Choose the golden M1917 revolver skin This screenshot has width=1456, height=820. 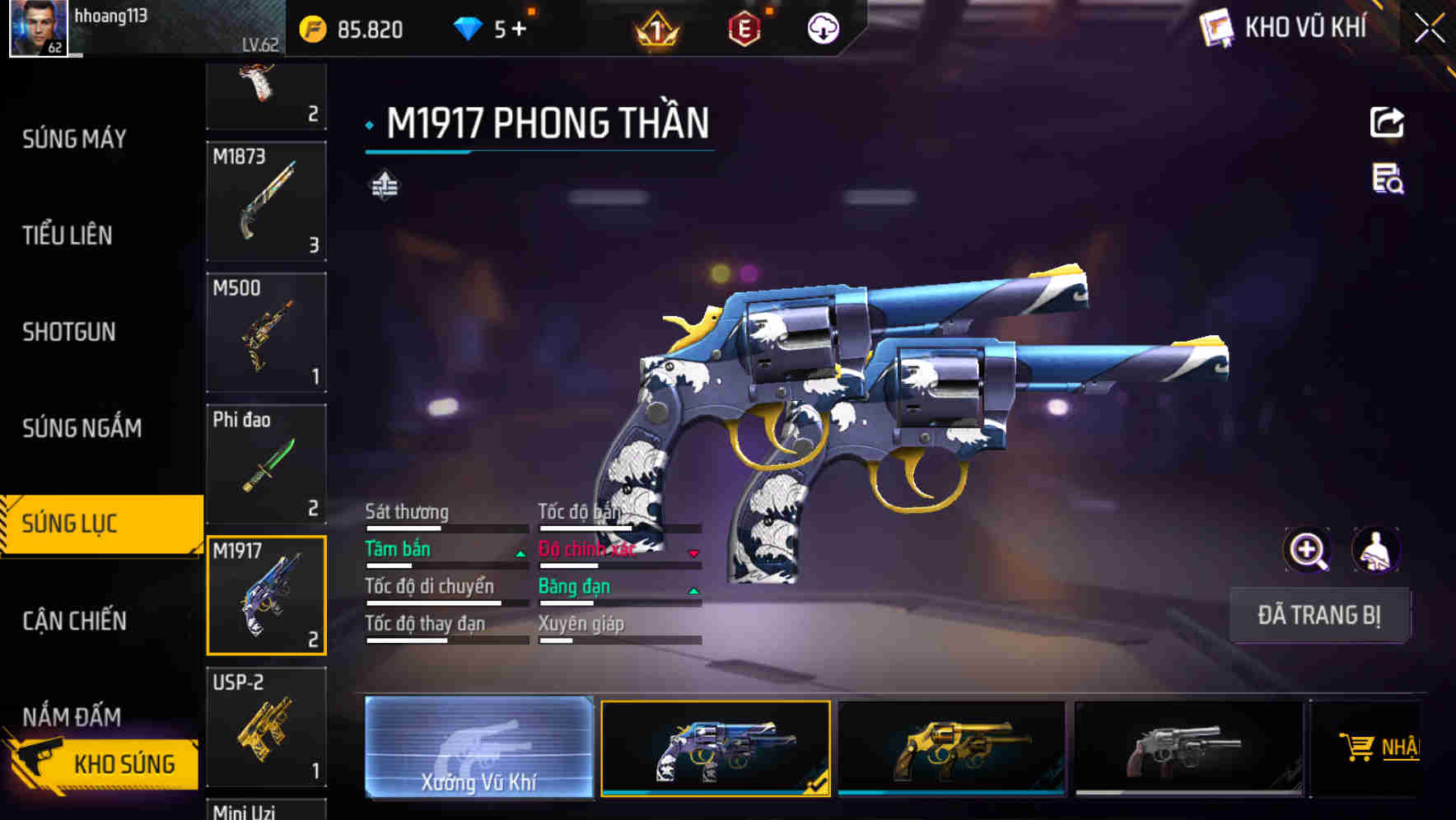coord(951,748)
